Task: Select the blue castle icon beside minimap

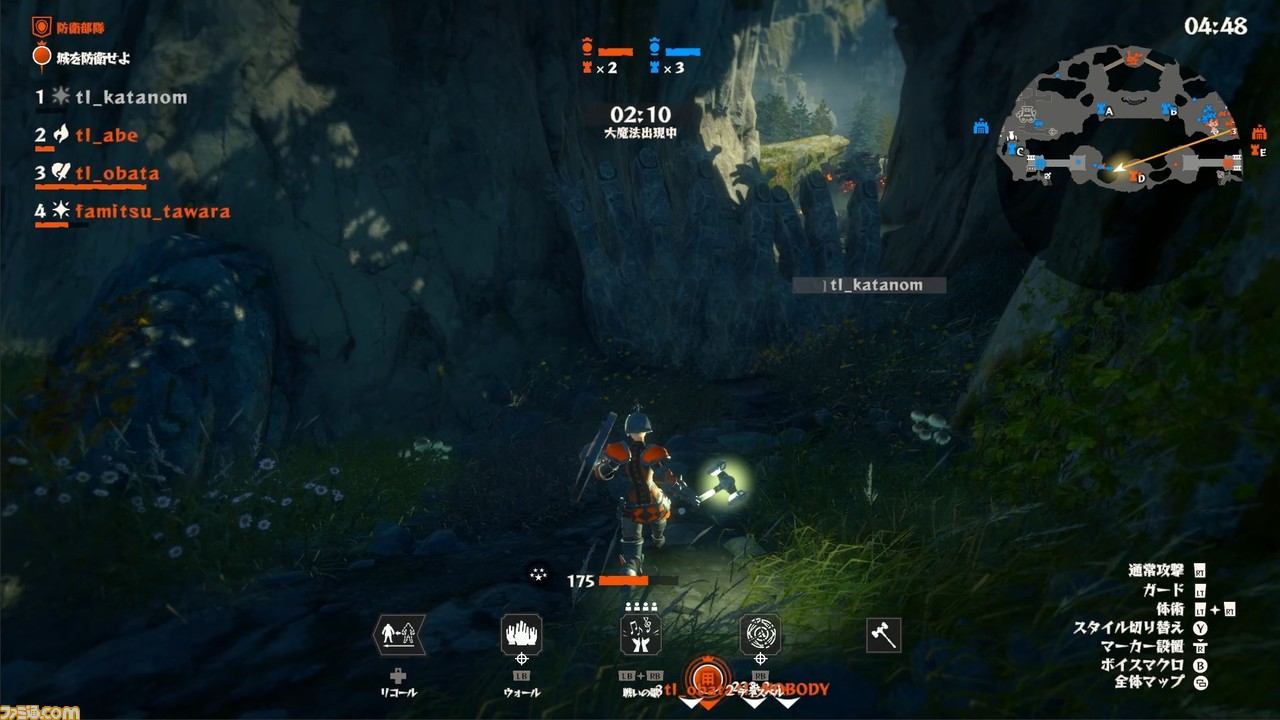Action: point(980,127)
